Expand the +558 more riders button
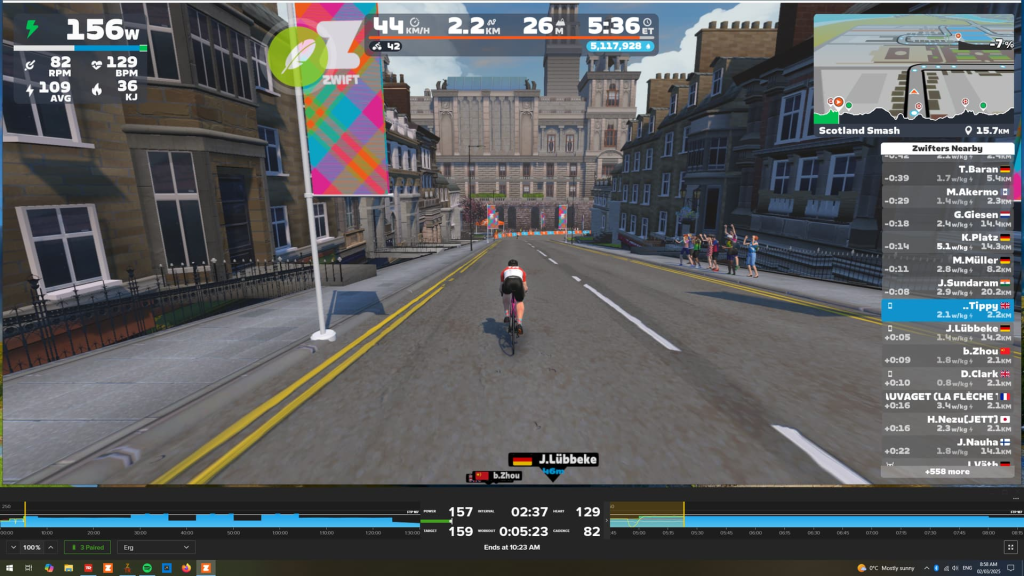This screenshot has height=576, width=1024. click(946, 471)
